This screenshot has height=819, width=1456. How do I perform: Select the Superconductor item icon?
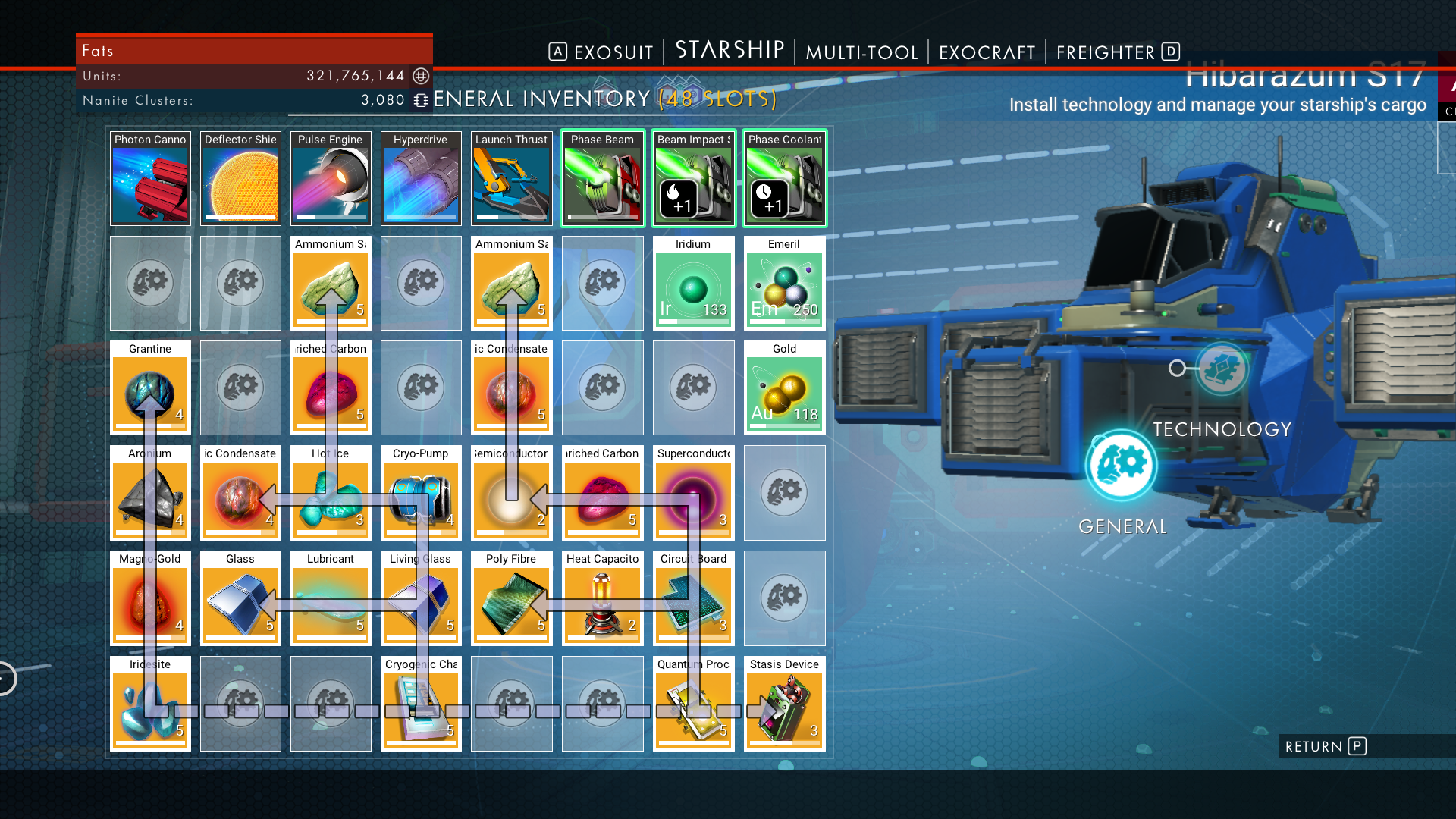pos(693,493)
